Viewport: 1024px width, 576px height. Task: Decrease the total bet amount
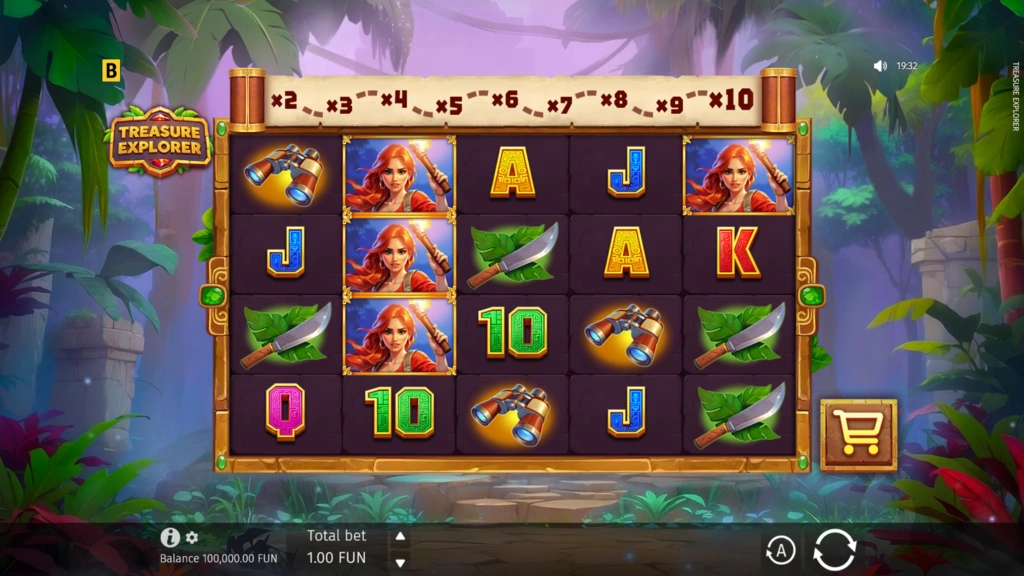[400, 562]
